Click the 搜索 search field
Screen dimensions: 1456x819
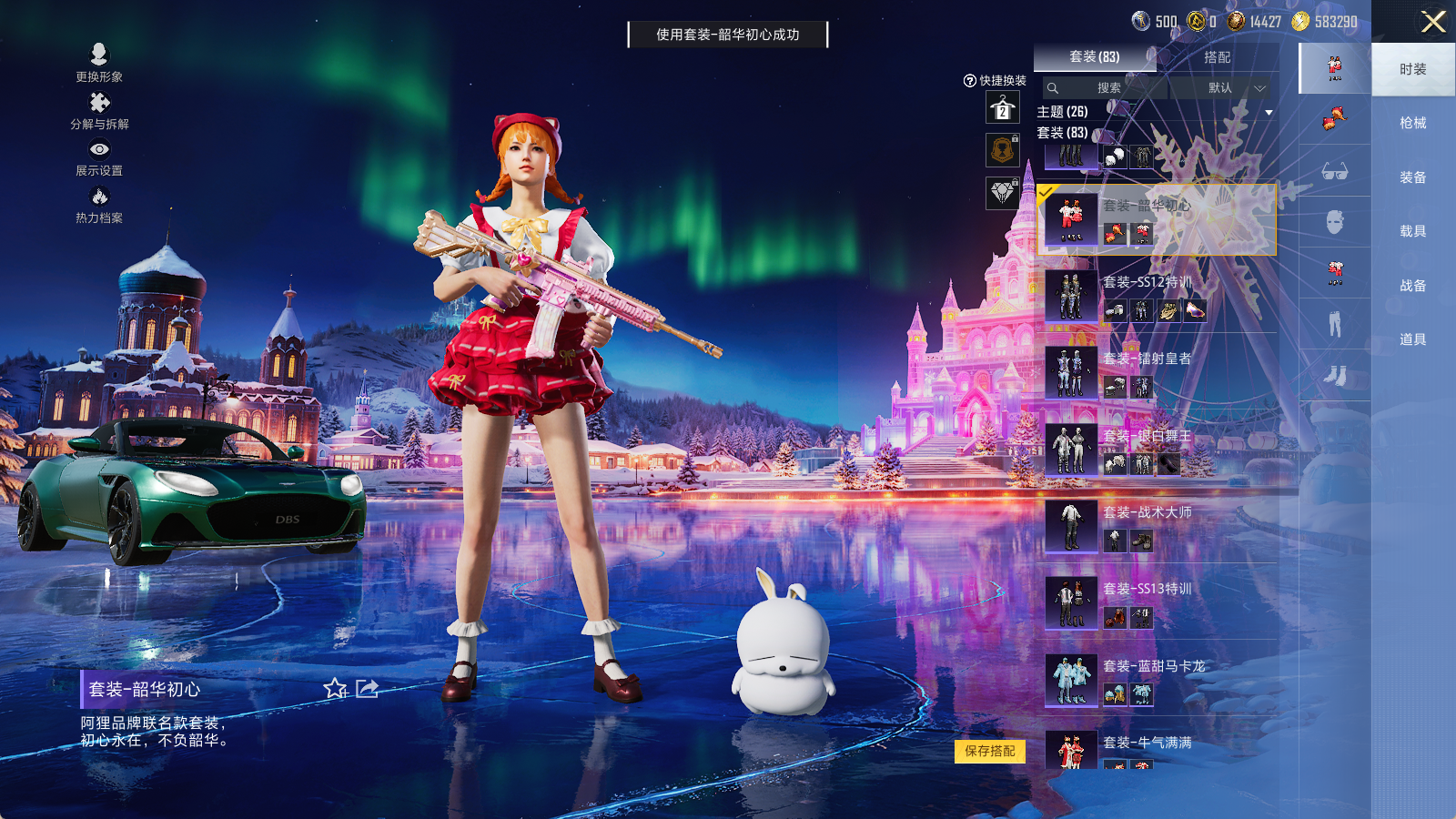pyautogui.click(x=1107, y=88)
